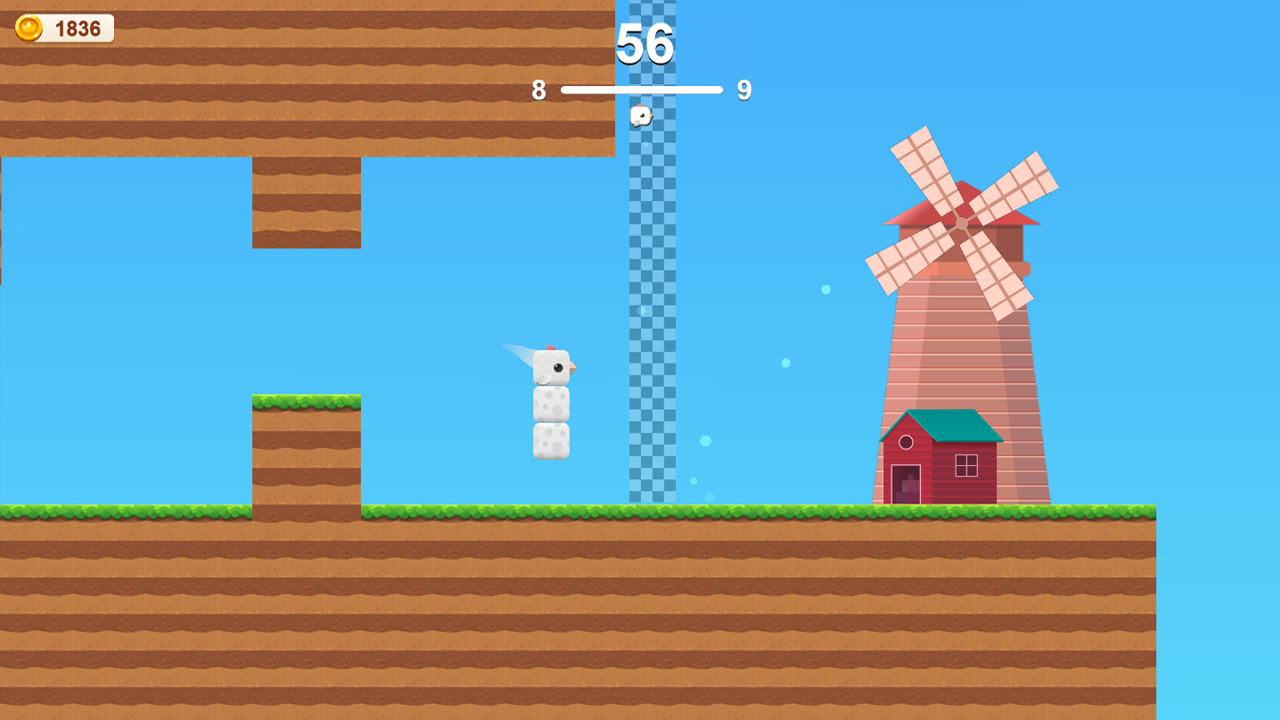Select the small bird marker on the progress bar
This screenshot has width=1280, height=720.
point(640,116)
